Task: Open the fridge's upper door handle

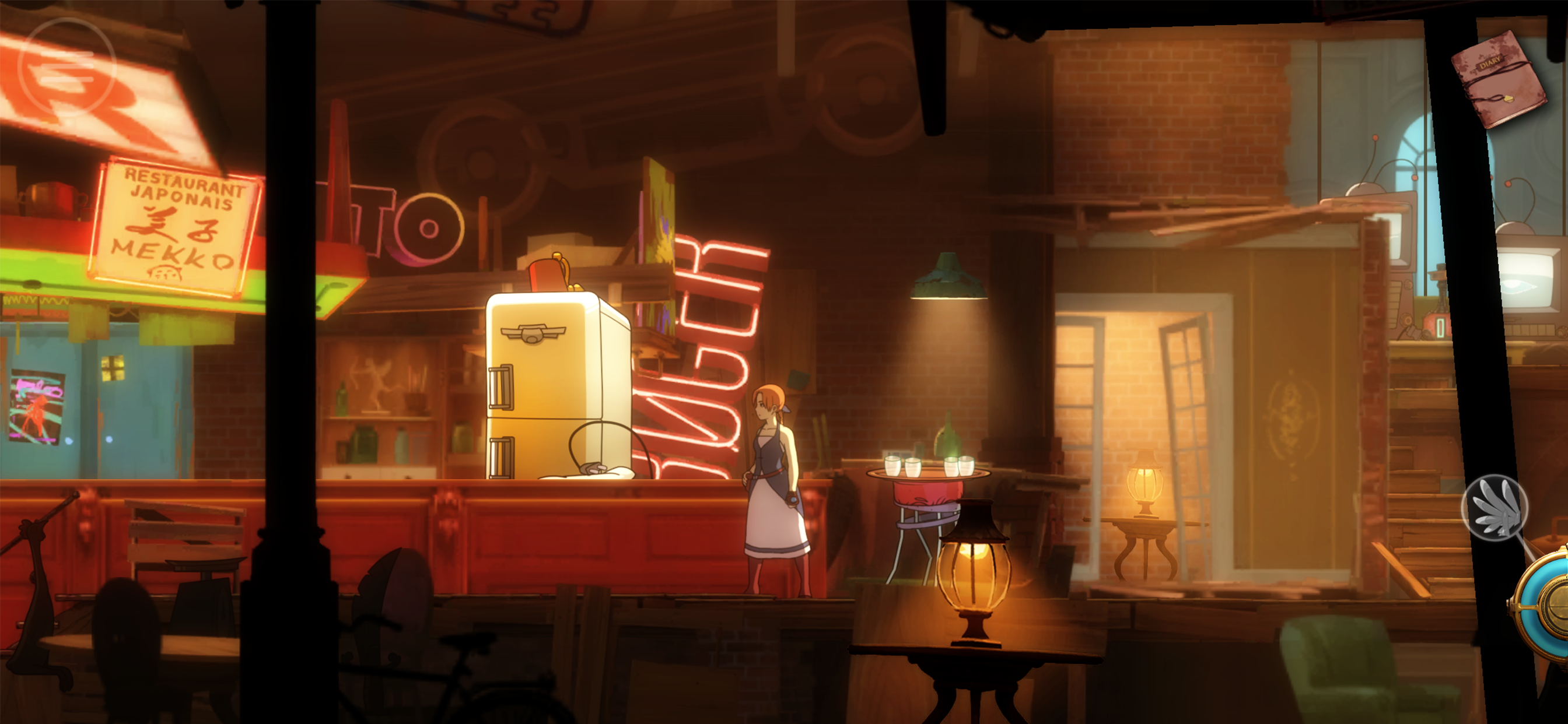Action: 501,386
